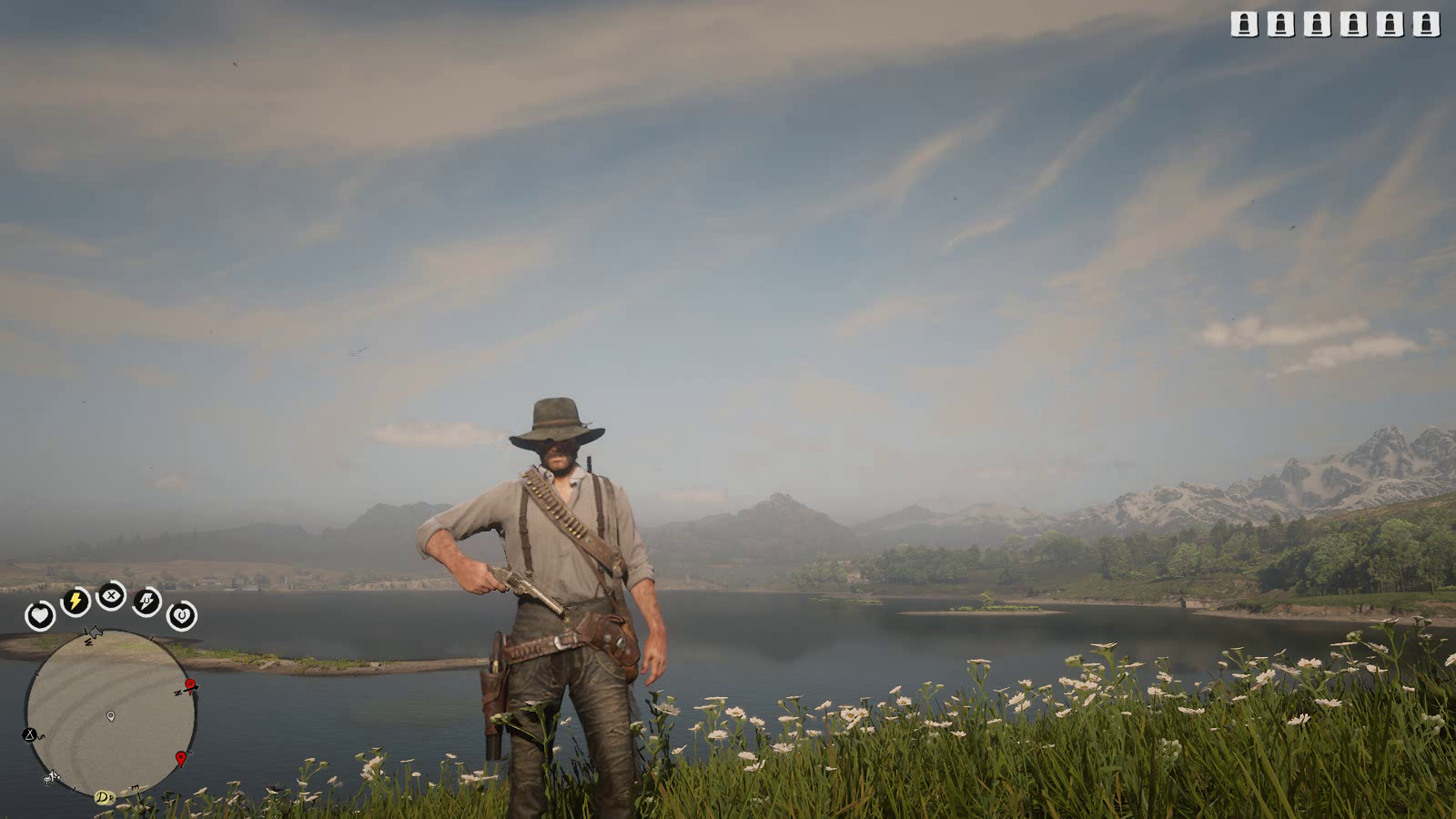
Task: Select the horse stamina core icon
Action: (147, 602)
